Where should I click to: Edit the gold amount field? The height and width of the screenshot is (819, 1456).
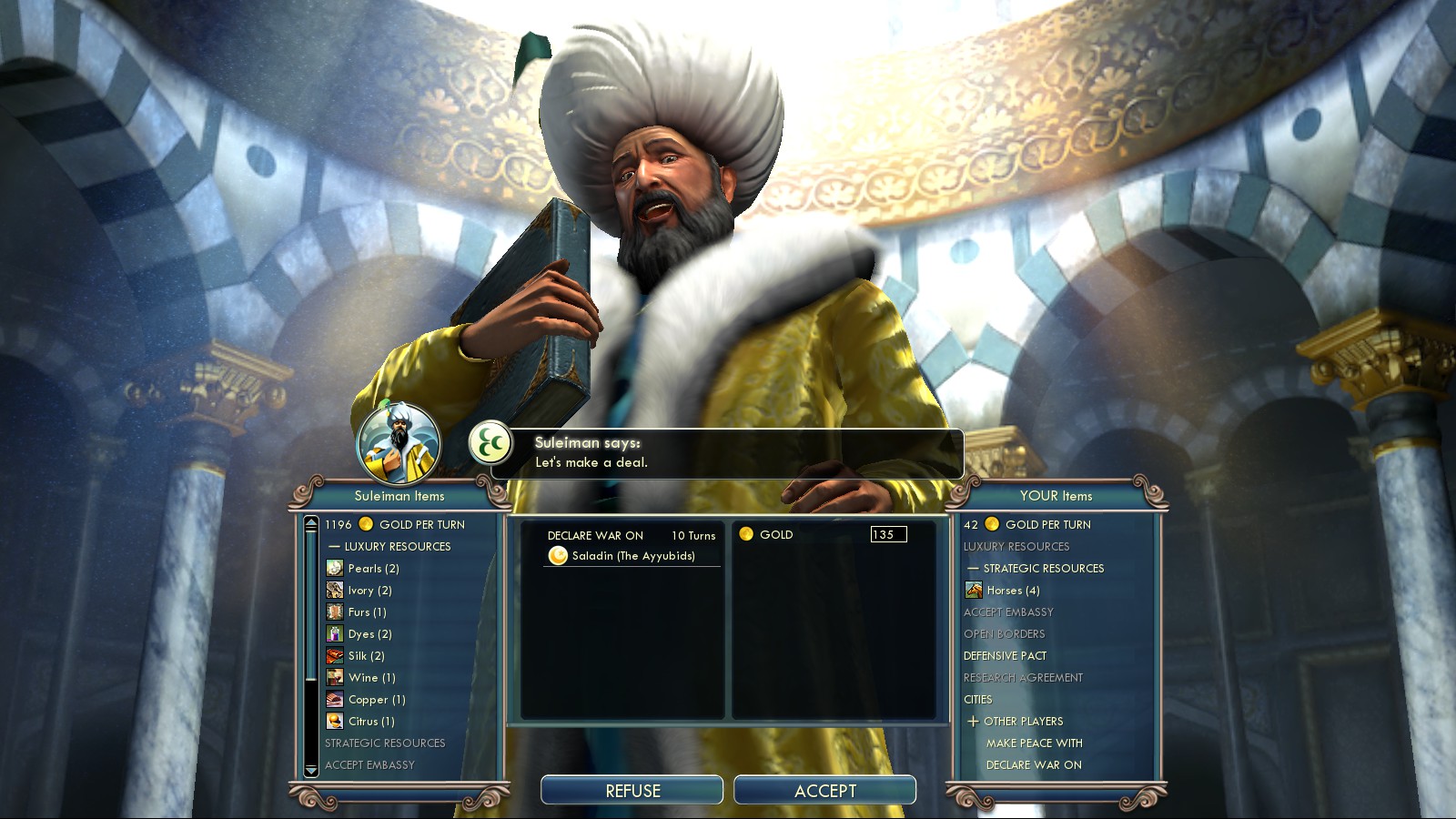click(x=888, y=534)
